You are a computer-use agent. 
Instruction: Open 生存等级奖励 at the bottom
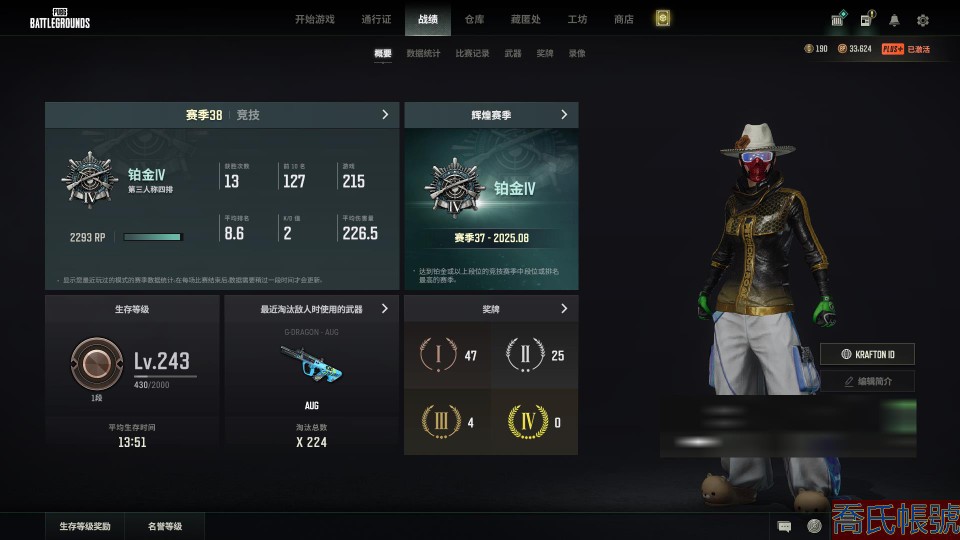(85, 526)
